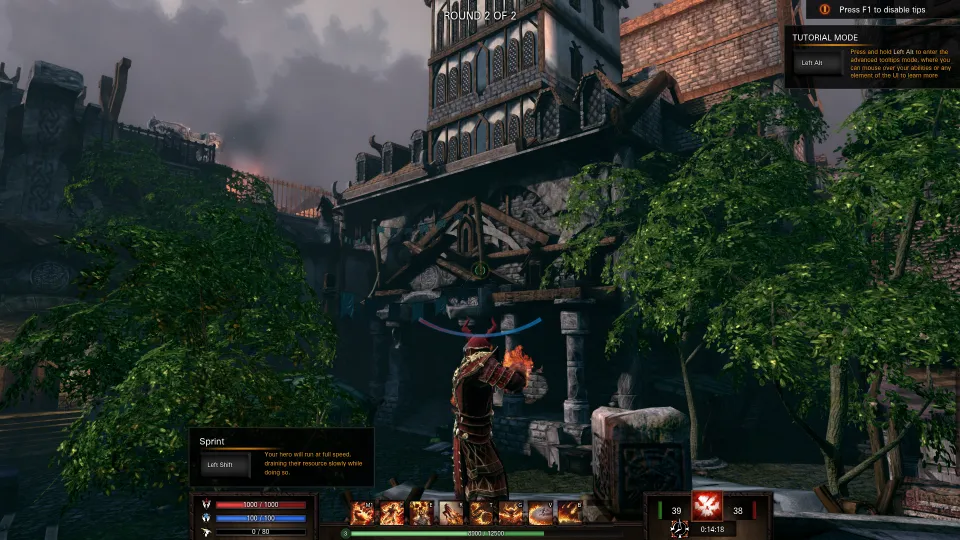The height and width of the screenshot is (540, 960).
Task: Trigger the burning skull ability marked E
Action: (x=421, y=513)
